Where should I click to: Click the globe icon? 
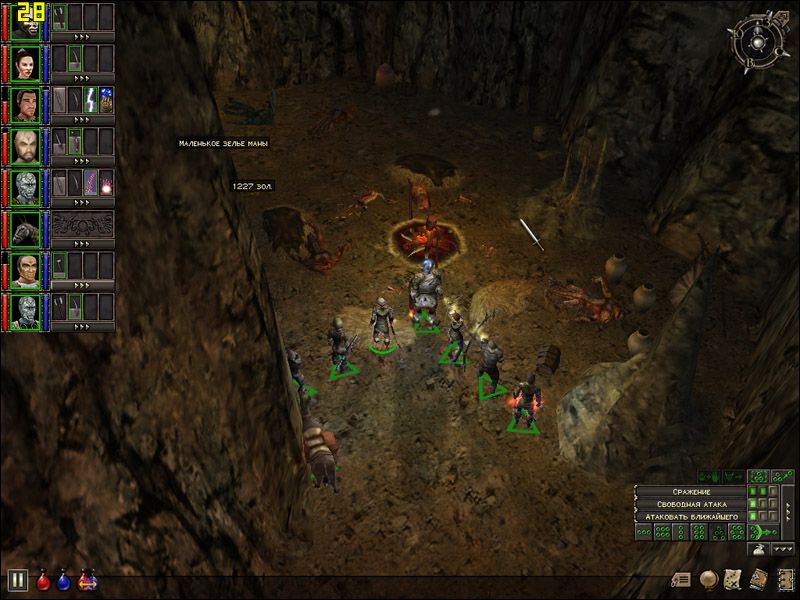coord(708,579)
